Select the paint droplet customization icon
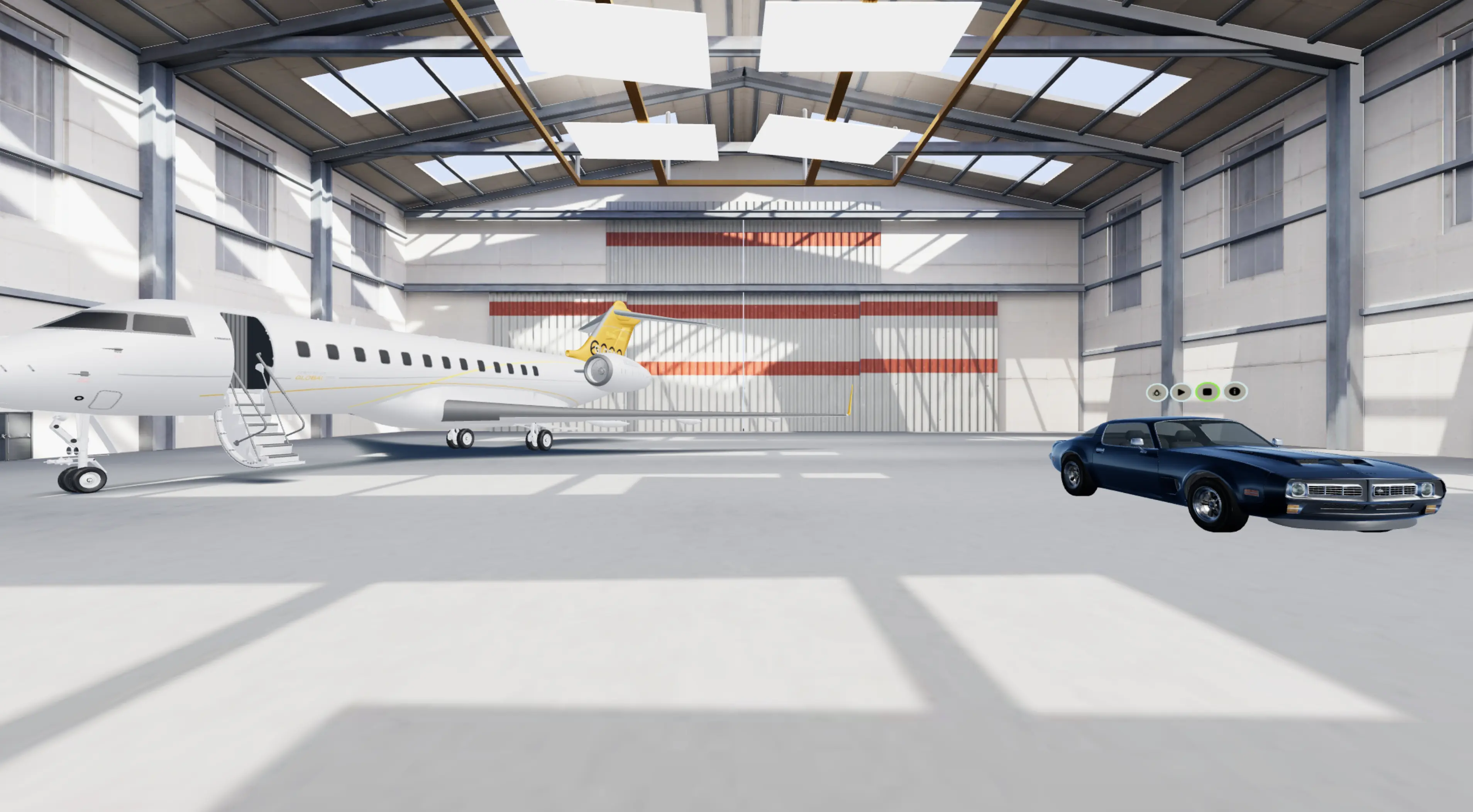 (1157, 392)
